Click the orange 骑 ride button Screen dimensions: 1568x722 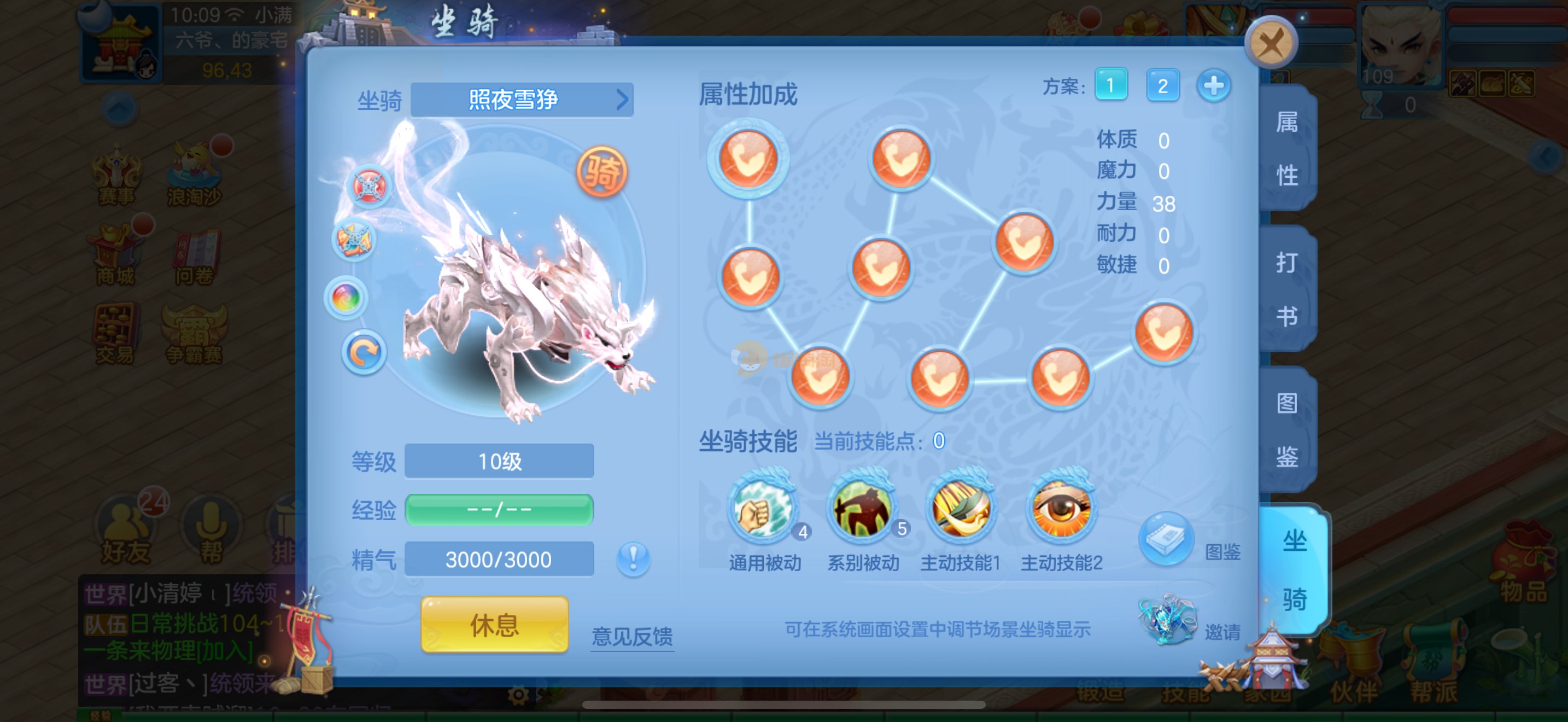coord(601,172)
